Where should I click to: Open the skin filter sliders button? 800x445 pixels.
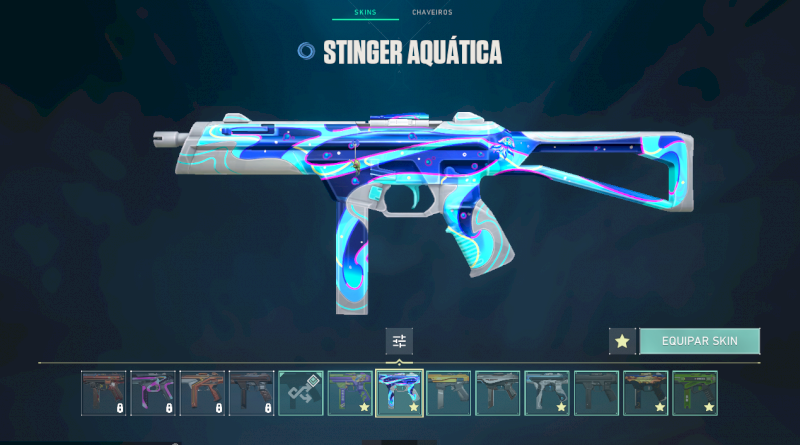pyautogui.click(x=399, y=340)
